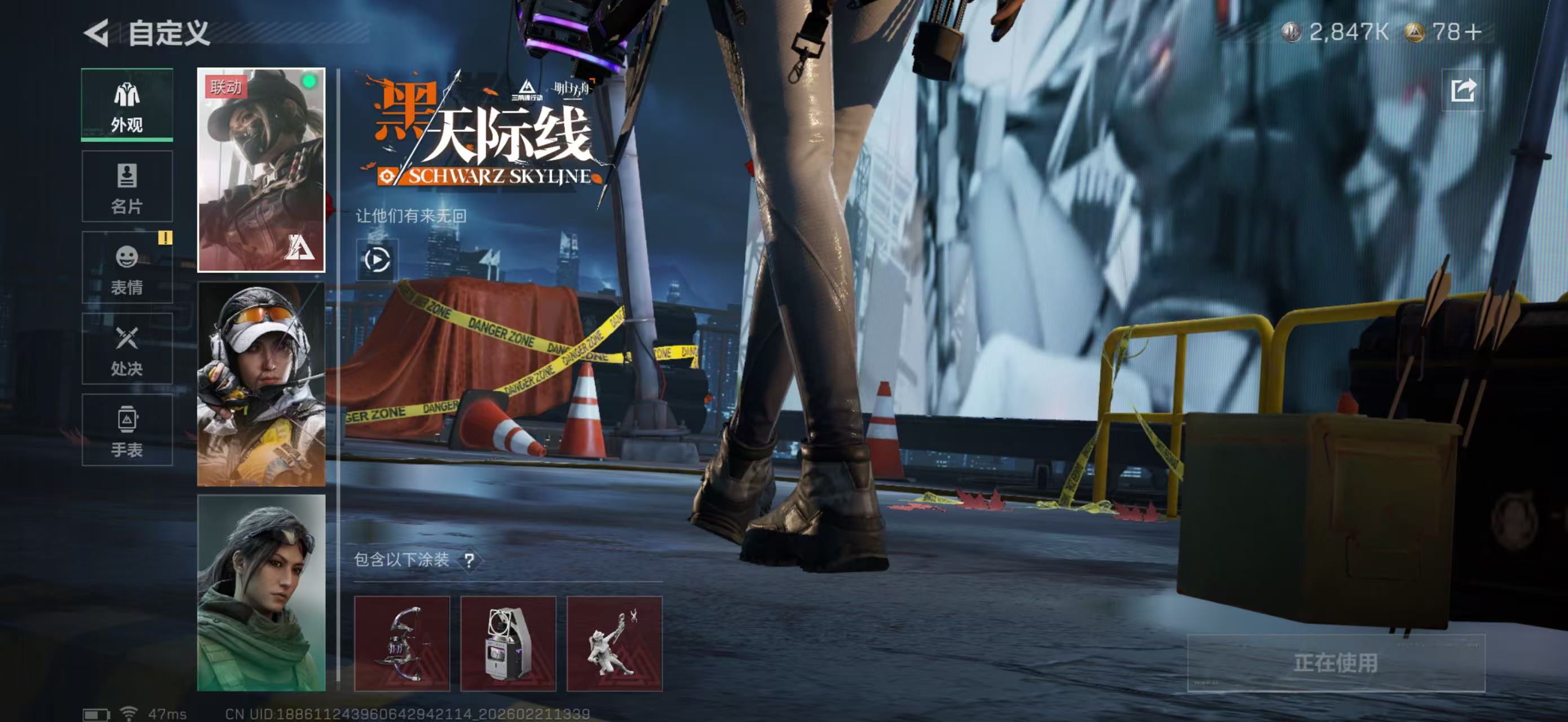Image resolution: width=1568 pixels, height=722 pixels.
Task: Open the help question mark beside 包含以下涂装
Action: coord(469,560)
